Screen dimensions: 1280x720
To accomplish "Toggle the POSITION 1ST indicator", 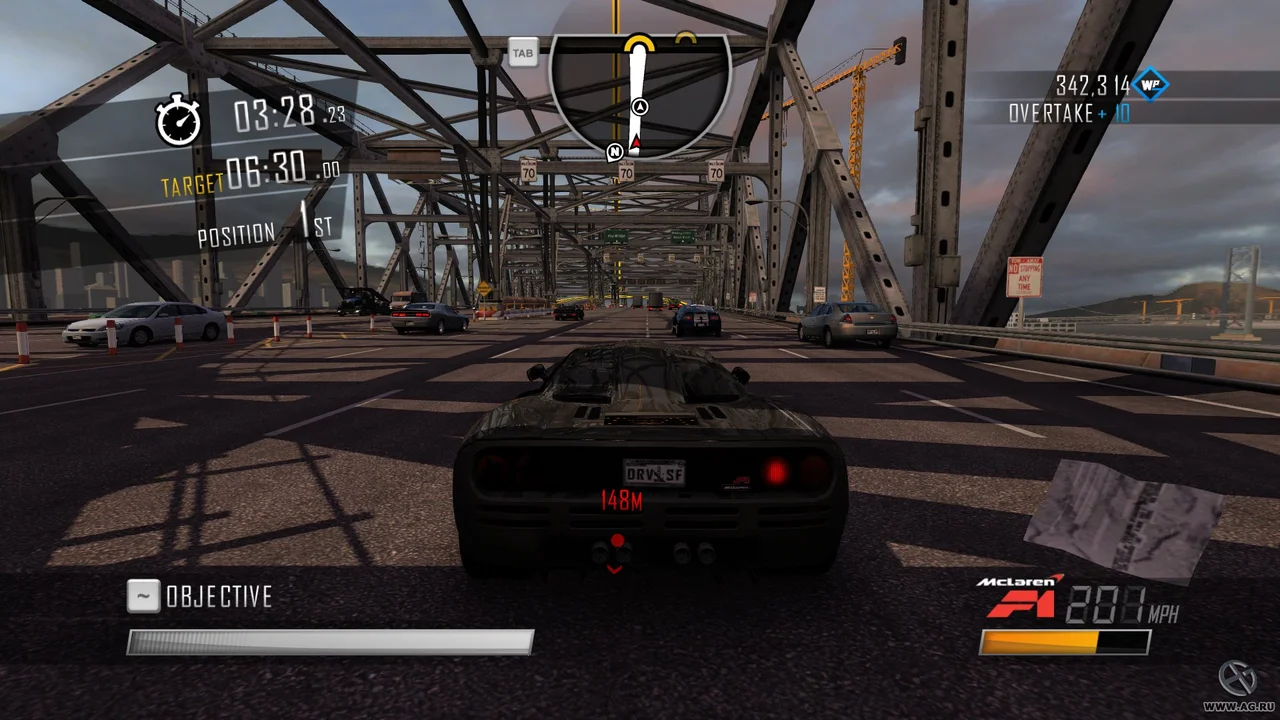I will pos(261,232).
